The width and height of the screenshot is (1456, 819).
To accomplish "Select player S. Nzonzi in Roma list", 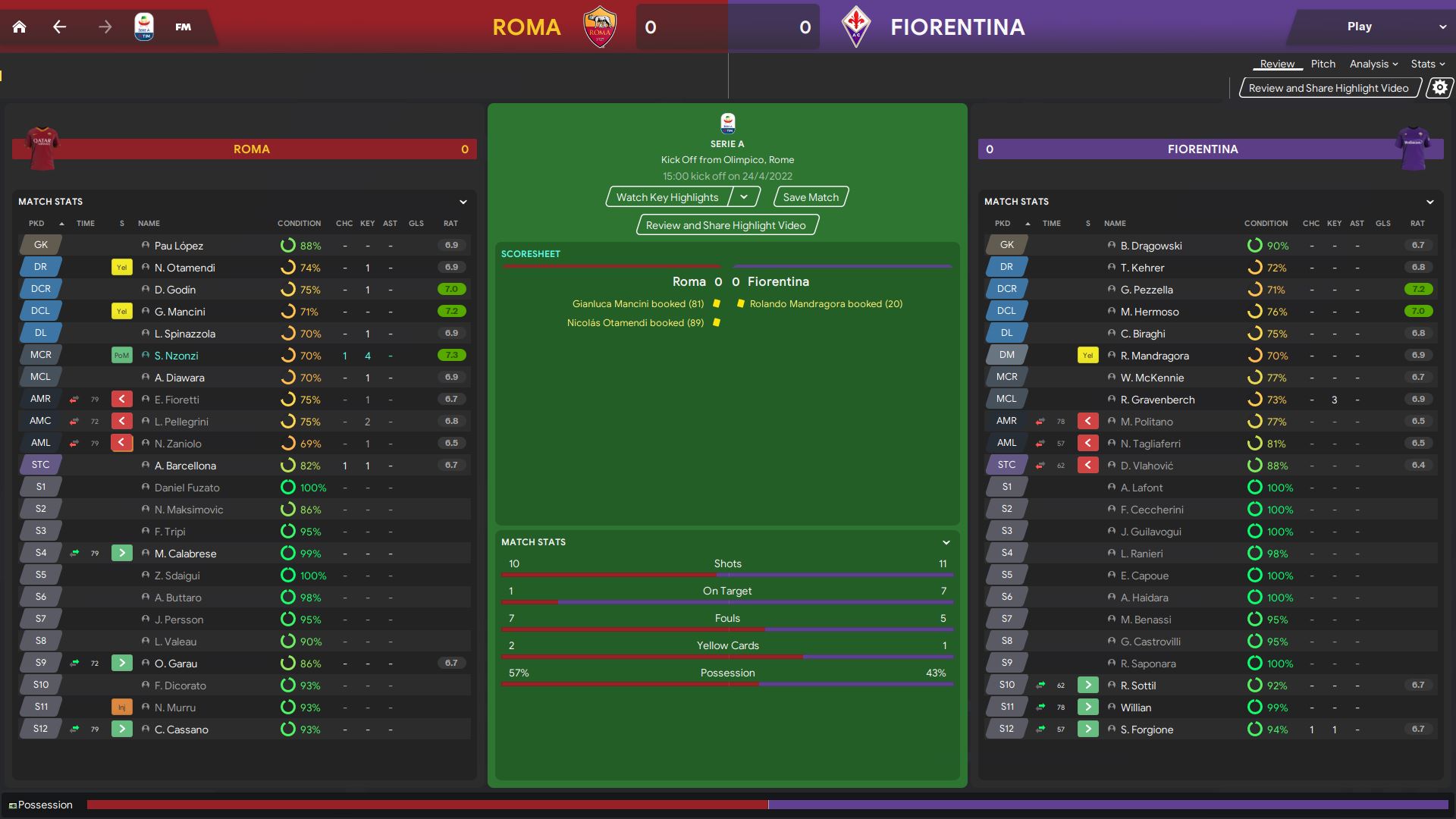I will click(x=176, y=356).
